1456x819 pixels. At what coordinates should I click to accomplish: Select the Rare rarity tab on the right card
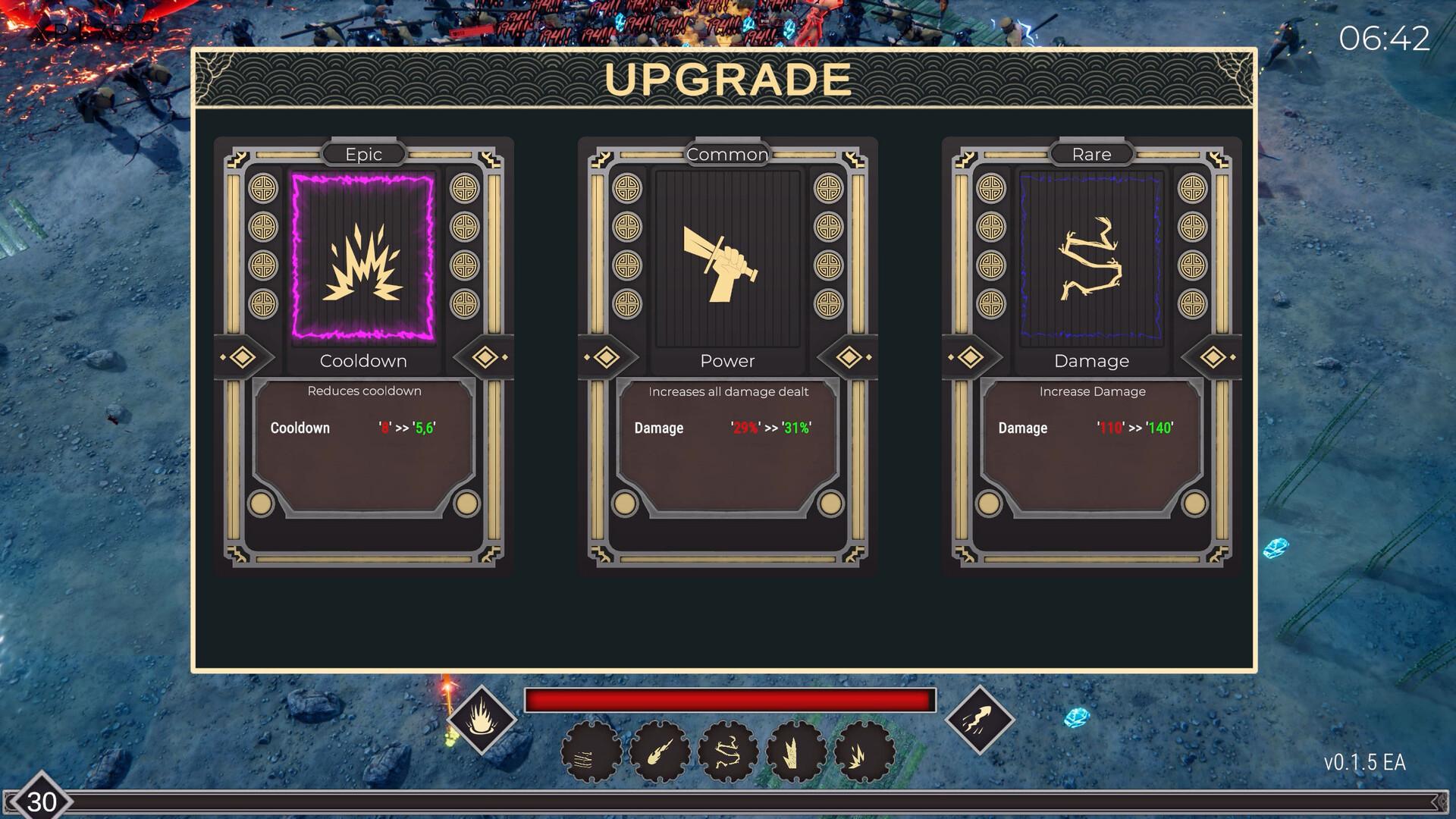coord(1091,154)
